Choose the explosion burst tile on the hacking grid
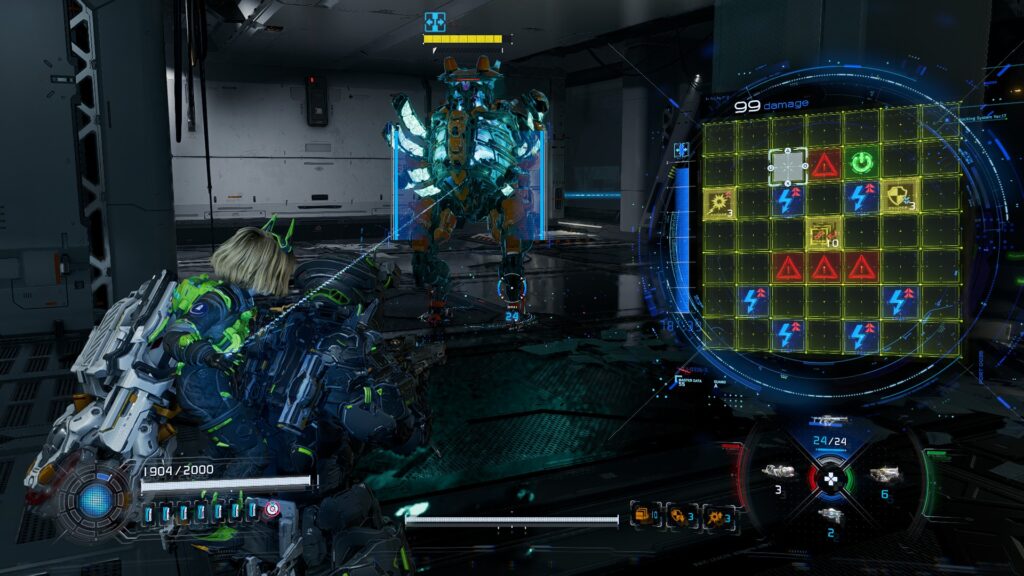Screen dimensions: 1024x576 tap(720, 201)
